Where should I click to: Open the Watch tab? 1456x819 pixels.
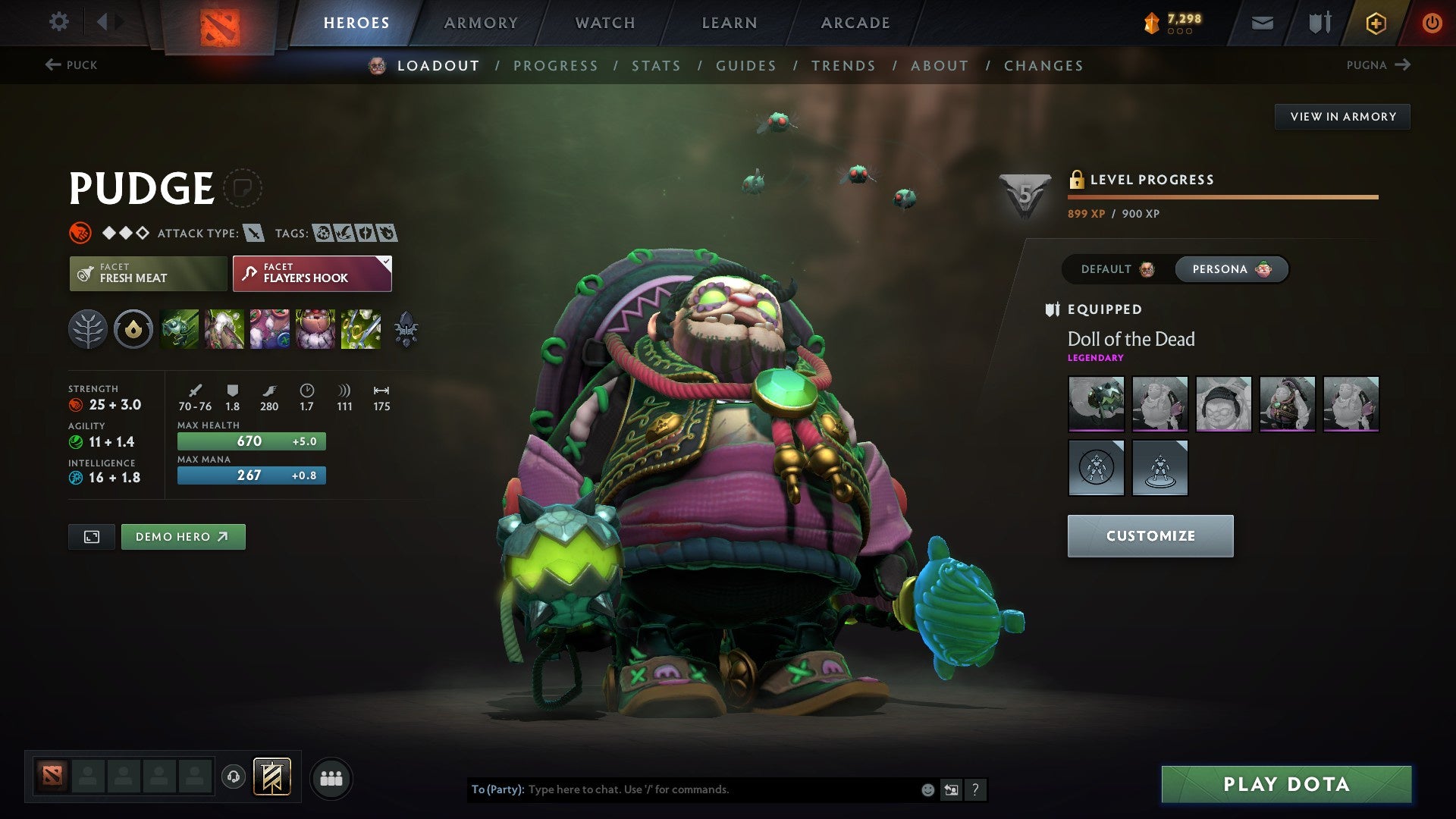click(605, 23)
